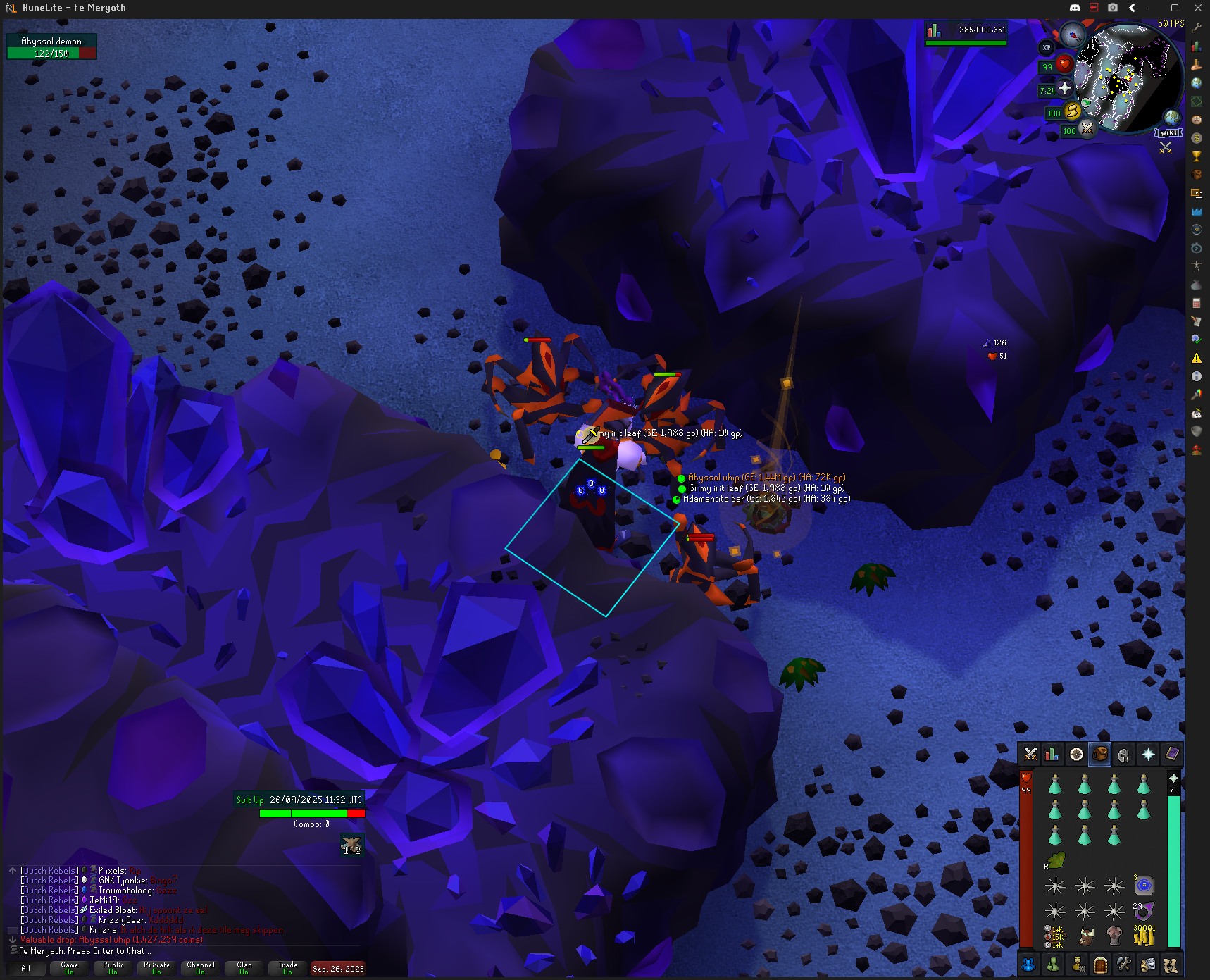This screenshot has width=1210, height=980.
Task: Select the grimy herb in inventory
Action: tap(1055, 860)
